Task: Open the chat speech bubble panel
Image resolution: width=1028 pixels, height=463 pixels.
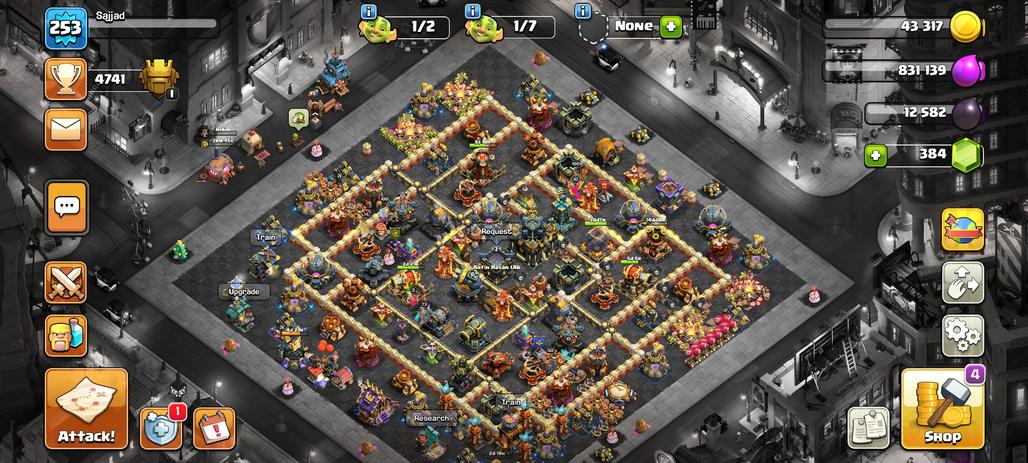Action: [67, 207]
